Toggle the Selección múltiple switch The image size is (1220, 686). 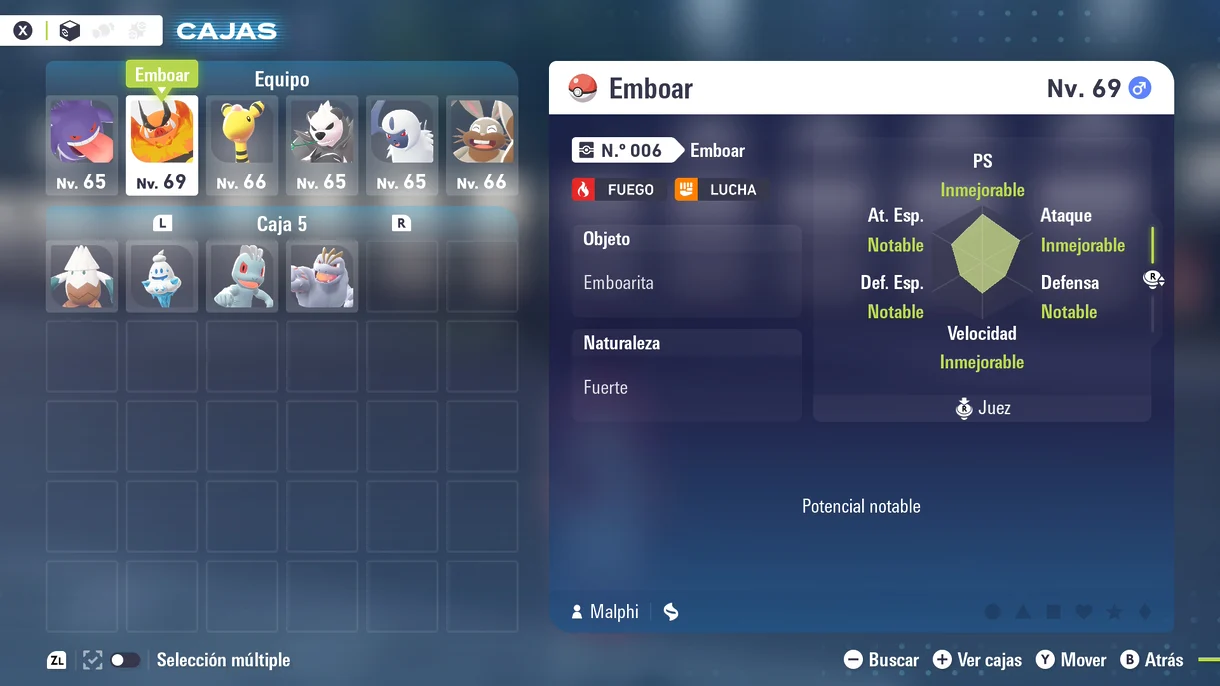coord(124,660)
